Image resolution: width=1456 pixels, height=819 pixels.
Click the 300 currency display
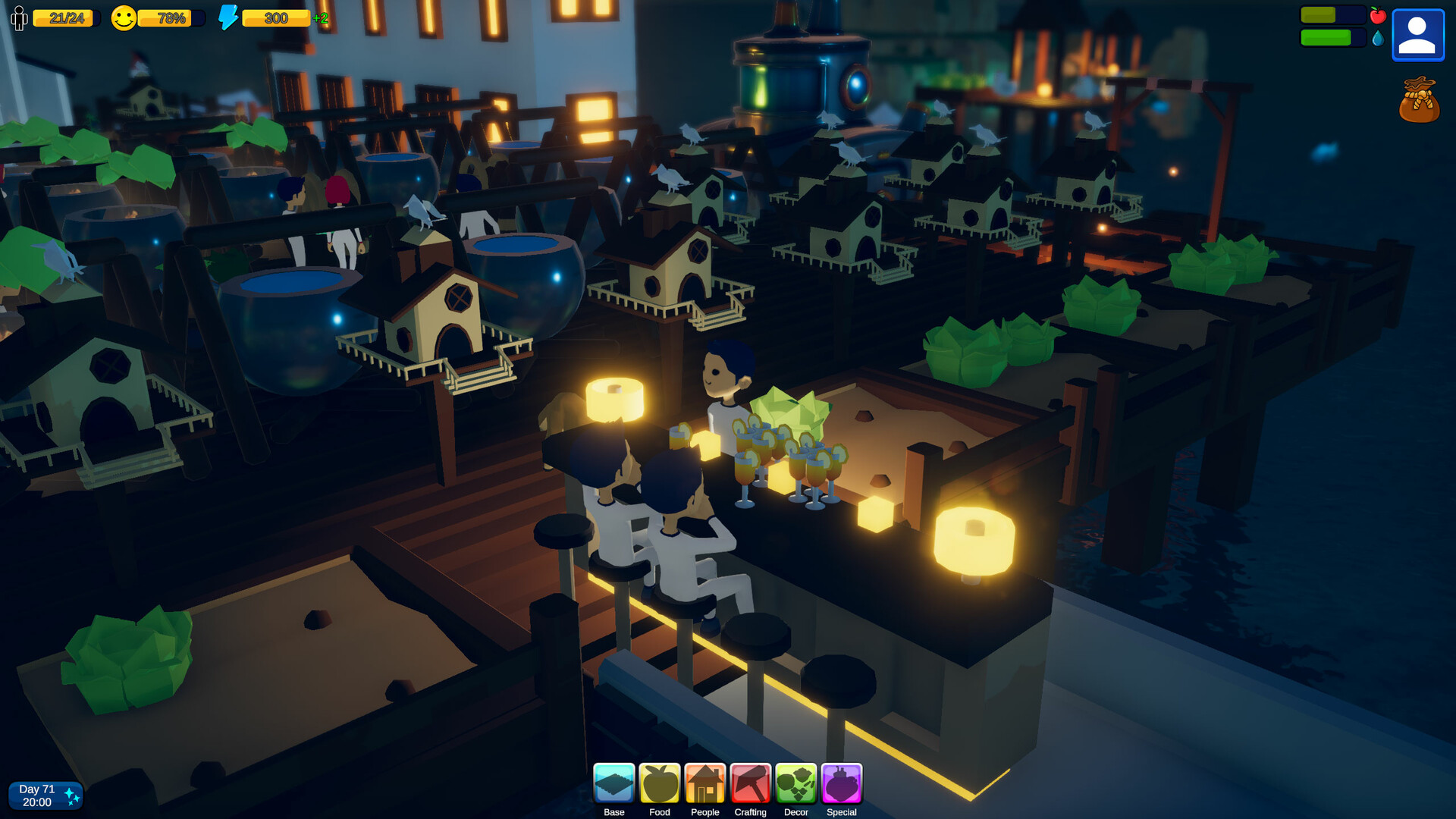275,17
